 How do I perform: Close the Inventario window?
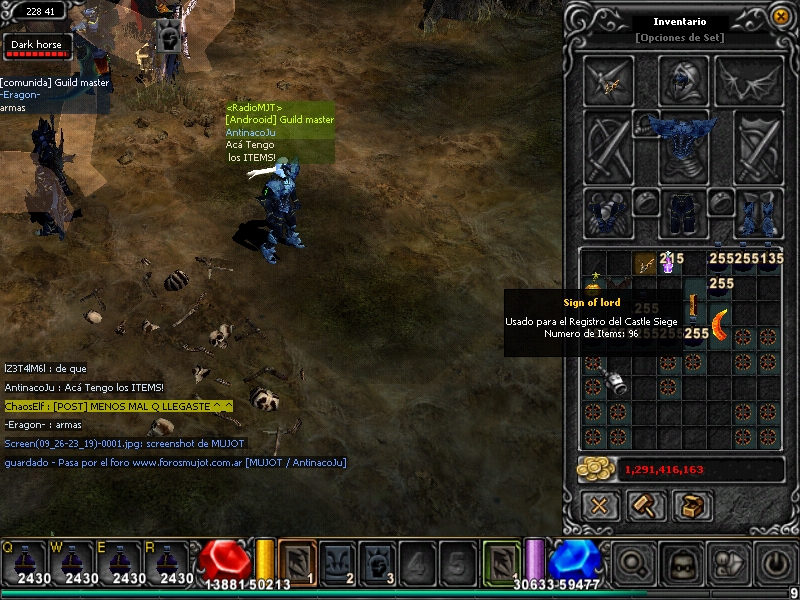pyautogui.click(x=780, y=17)
